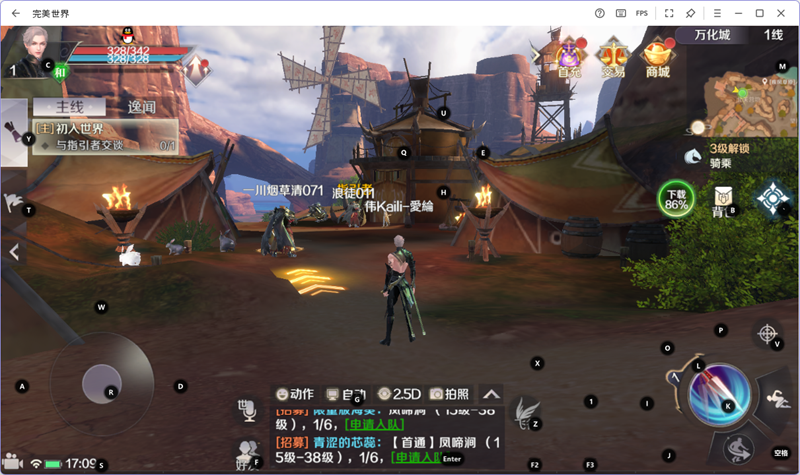
Task: Expand the chat panel with the up arrow
Action: coord(492,394)
